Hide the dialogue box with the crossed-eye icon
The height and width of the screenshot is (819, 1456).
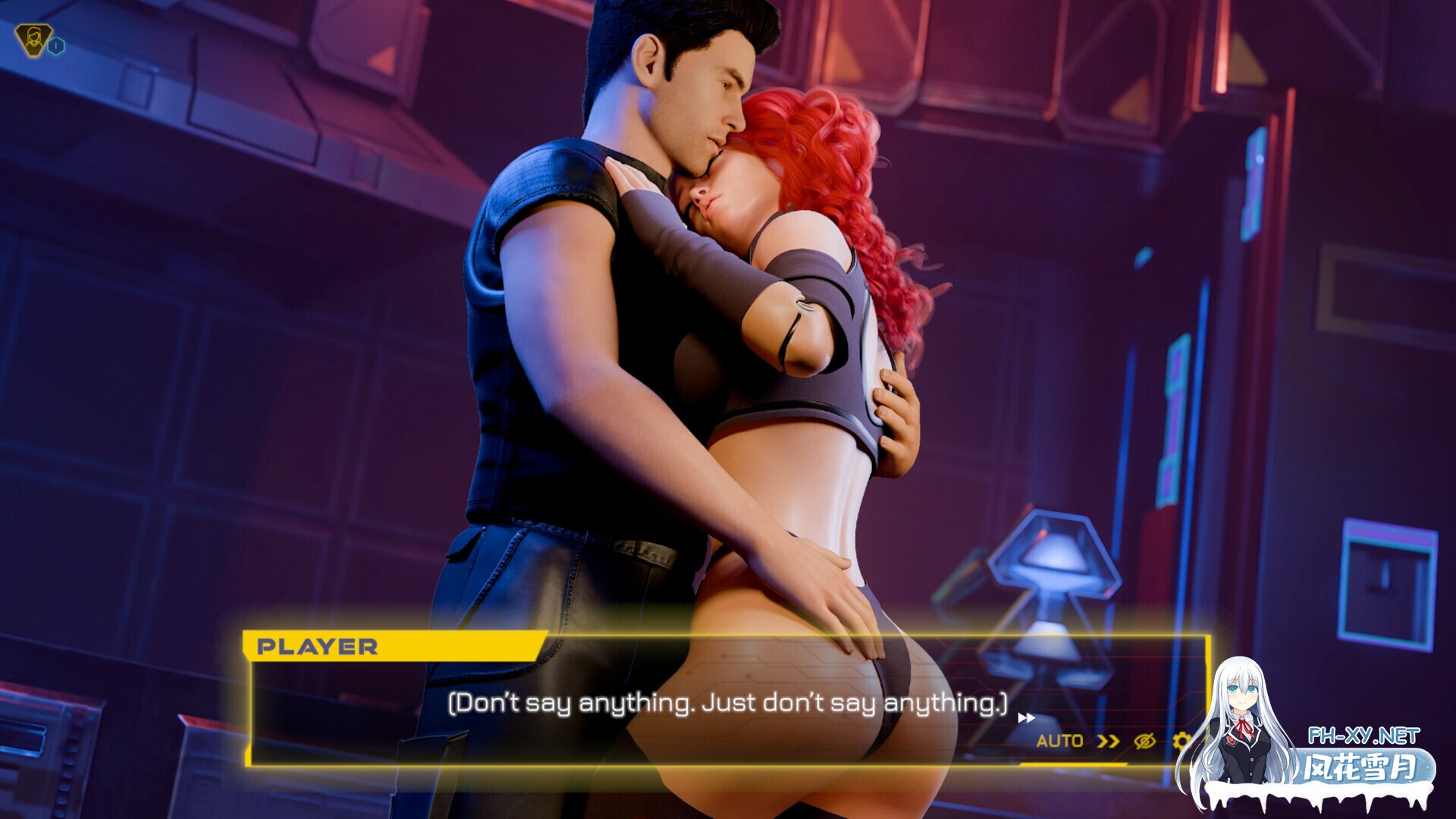point(1144,741)
